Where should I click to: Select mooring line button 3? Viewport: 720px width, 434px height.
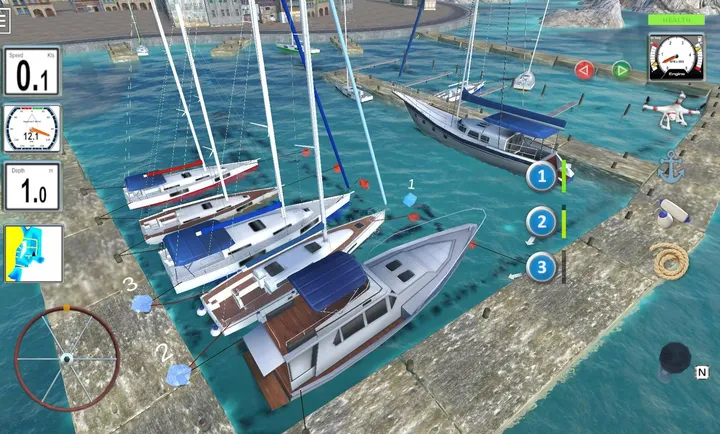point(542,267)
